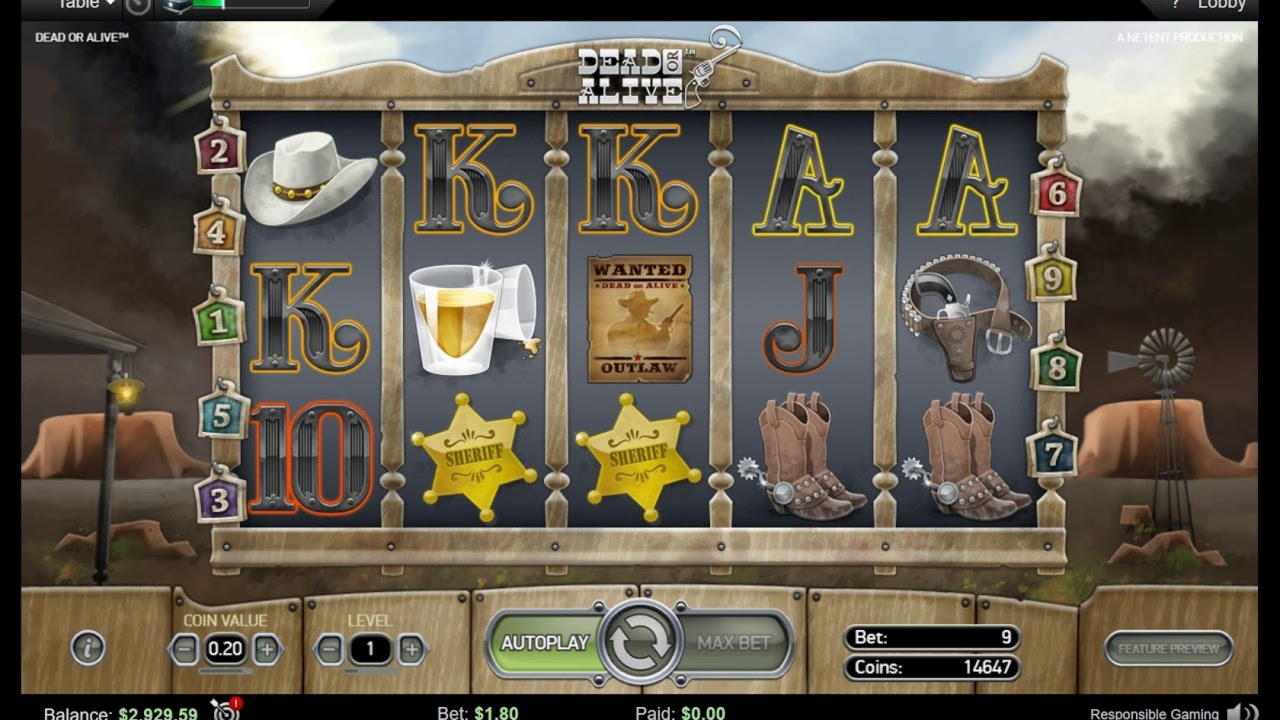Lower the bet level
Viewport: 1280px width, 720px height.
[x=329, y=649]
